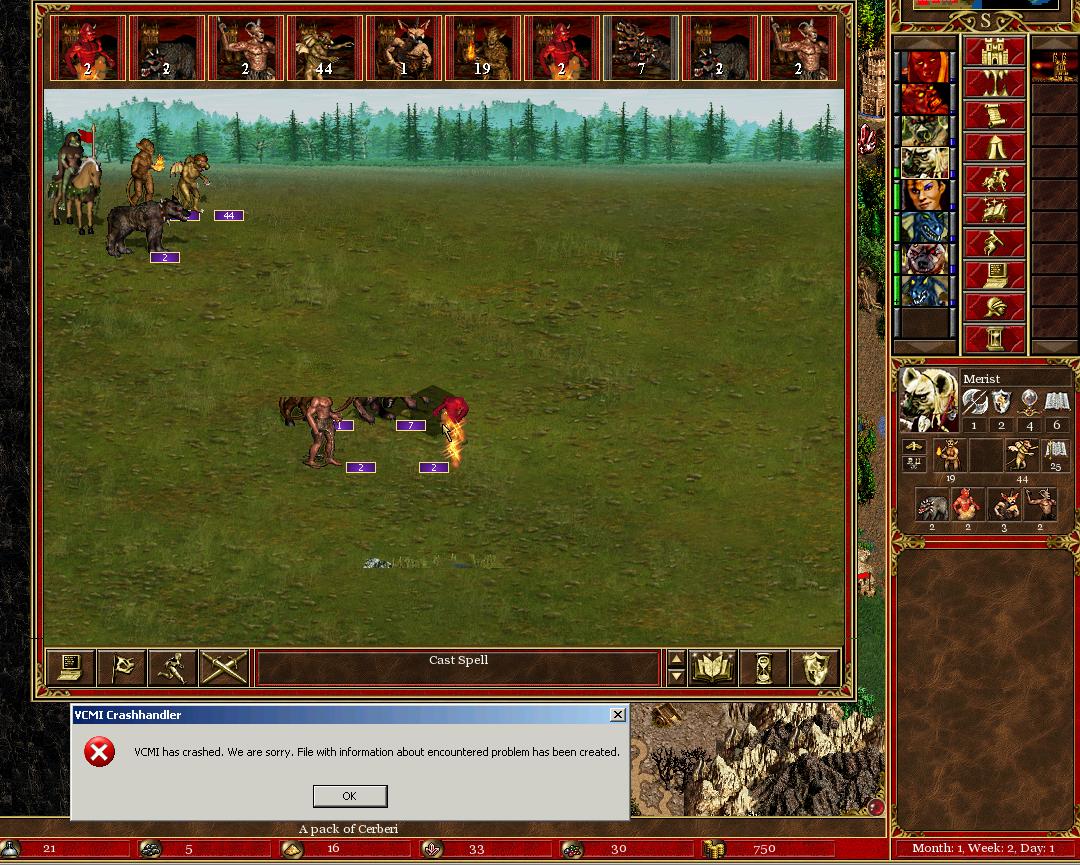Select the town thumbnail in the town list
The width and height of the screenshot is (1080, 865).
[x=1054, y=68]
